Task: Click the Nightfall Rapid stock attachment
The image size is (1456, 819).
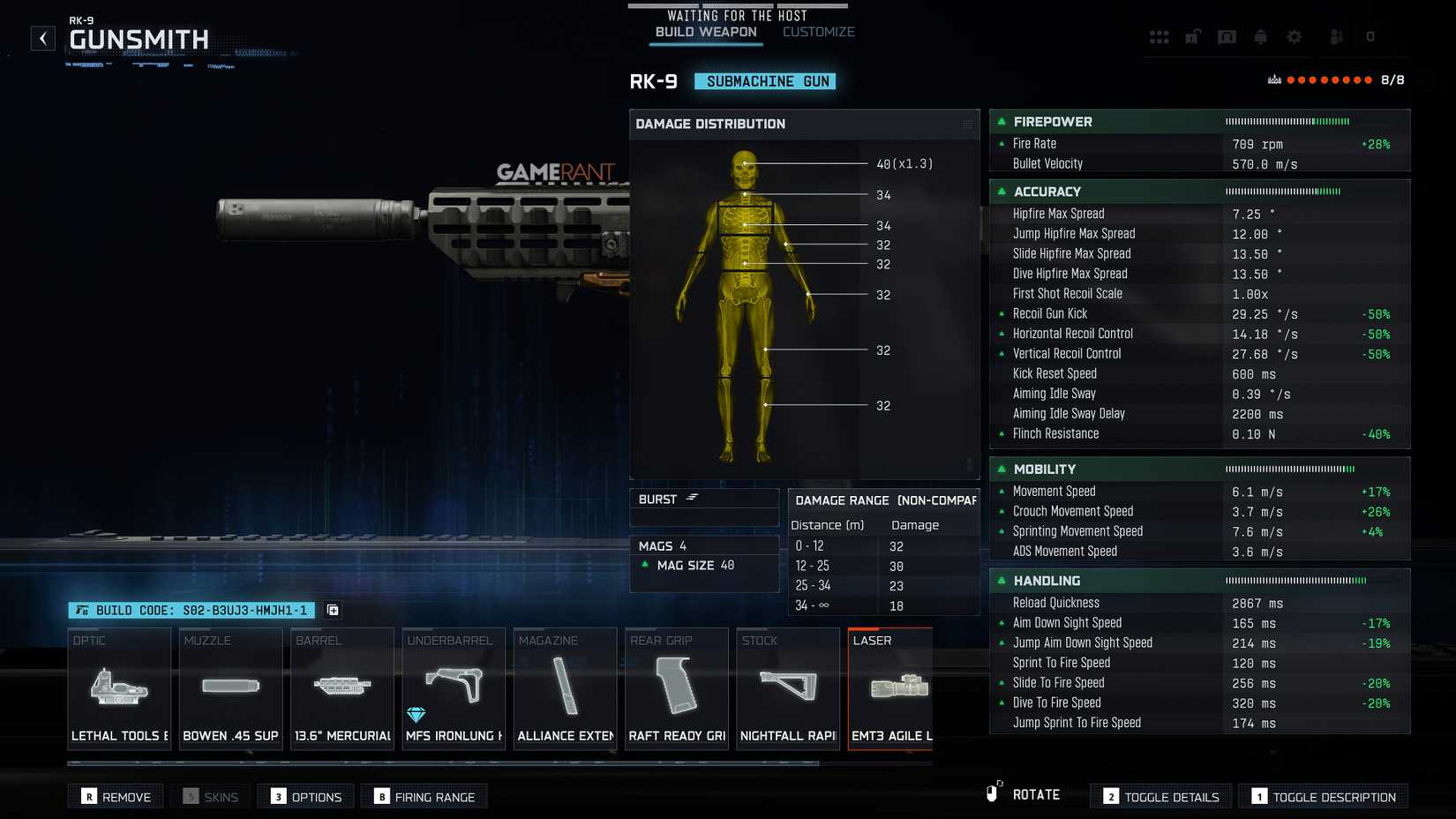Action: [x=787, y=688]
